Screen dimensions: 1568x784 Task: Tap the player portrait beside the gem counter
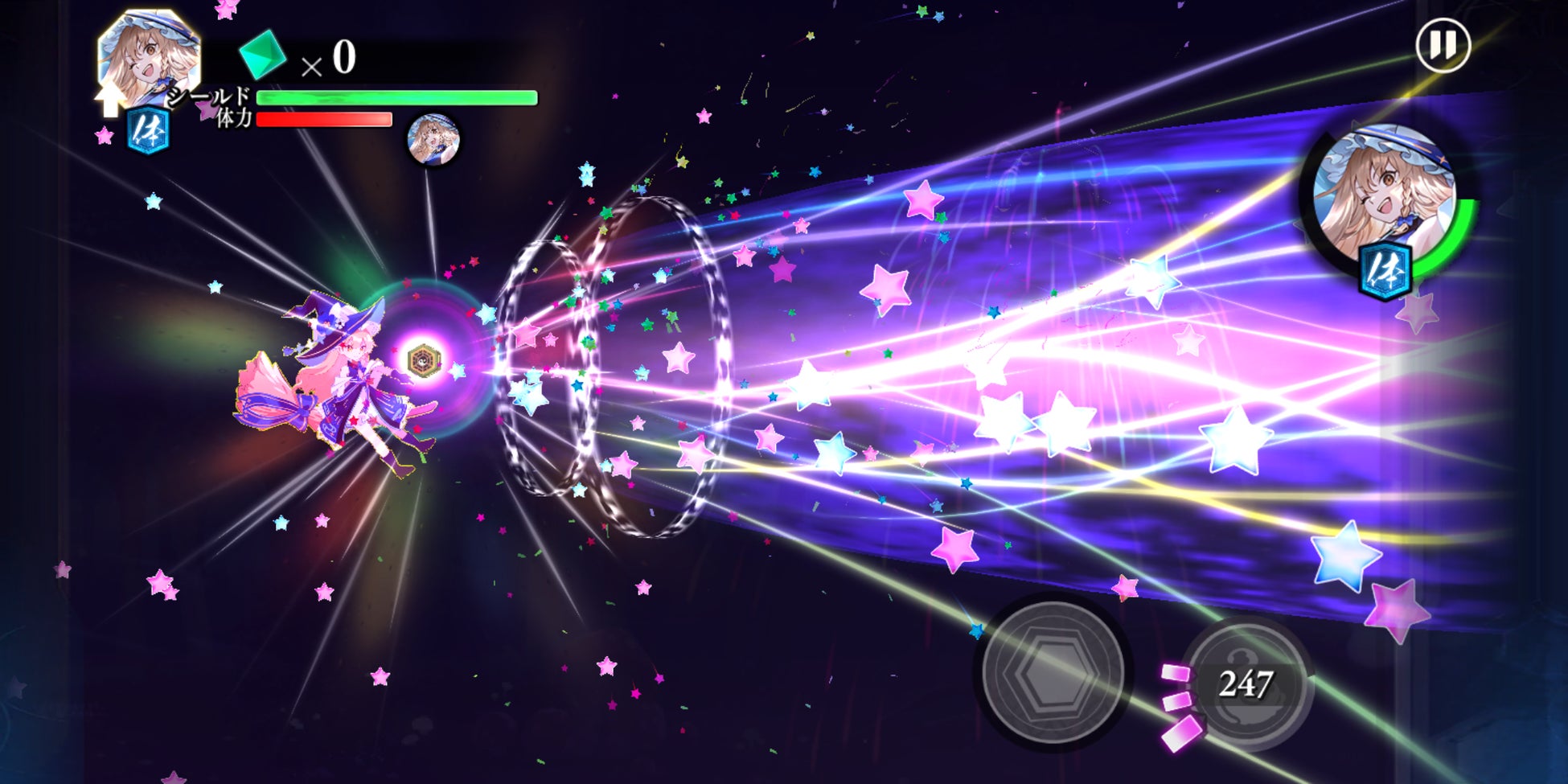(x=148, y=56)
